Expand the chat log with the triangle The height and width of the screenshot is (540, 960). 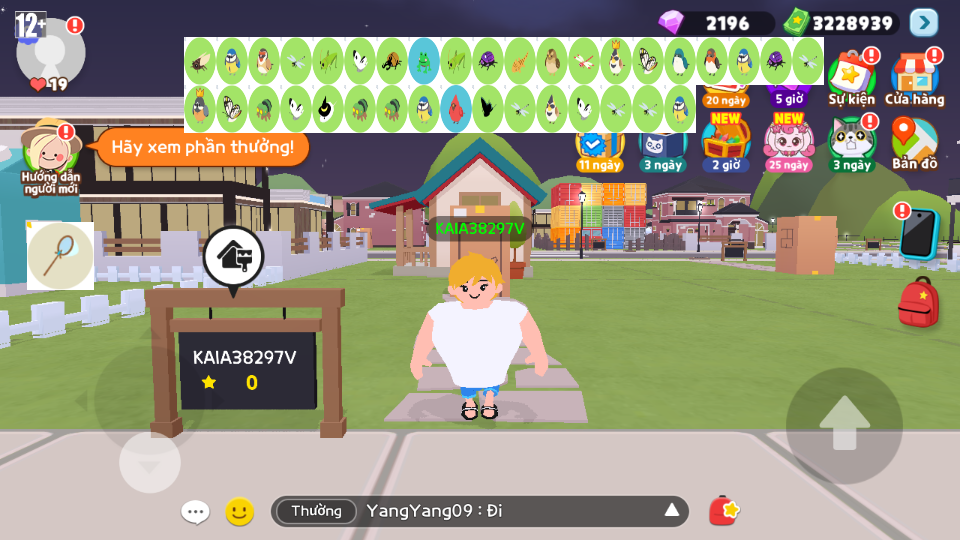point(671,512)
